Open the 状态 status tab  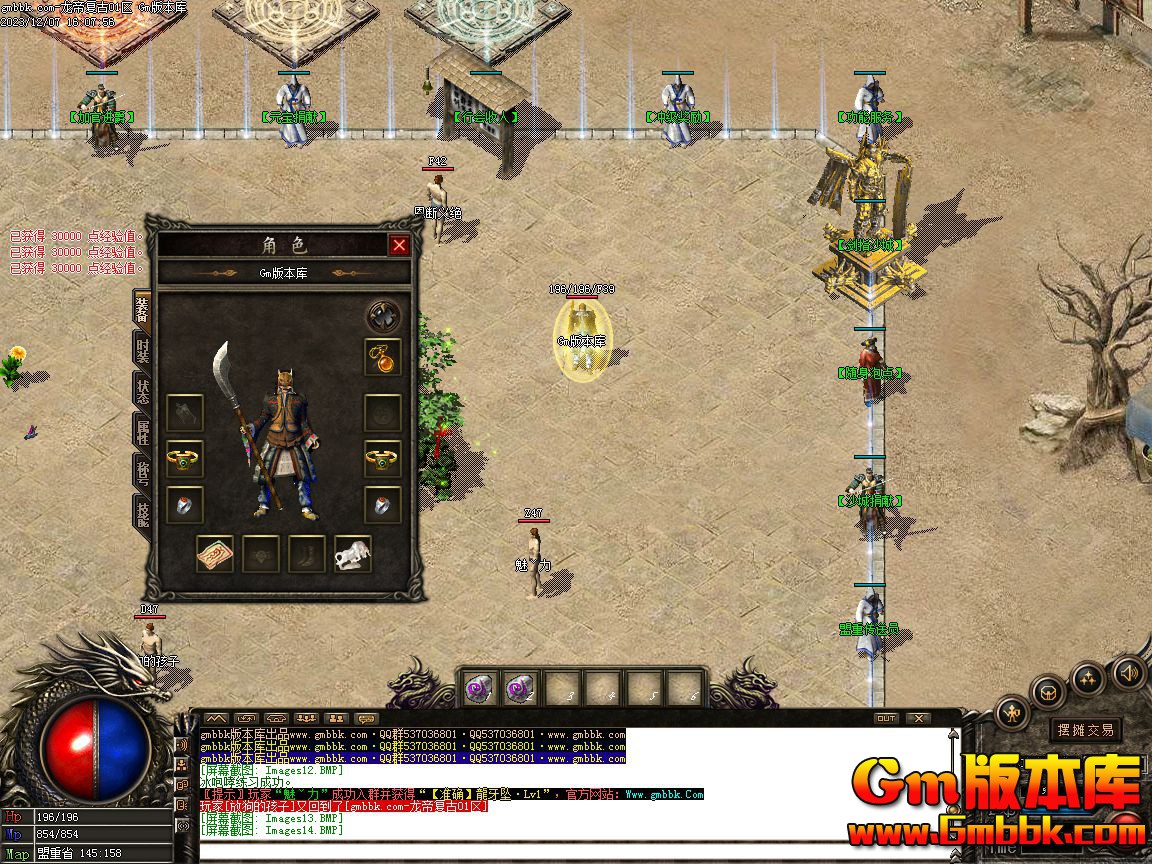[143, 392]
